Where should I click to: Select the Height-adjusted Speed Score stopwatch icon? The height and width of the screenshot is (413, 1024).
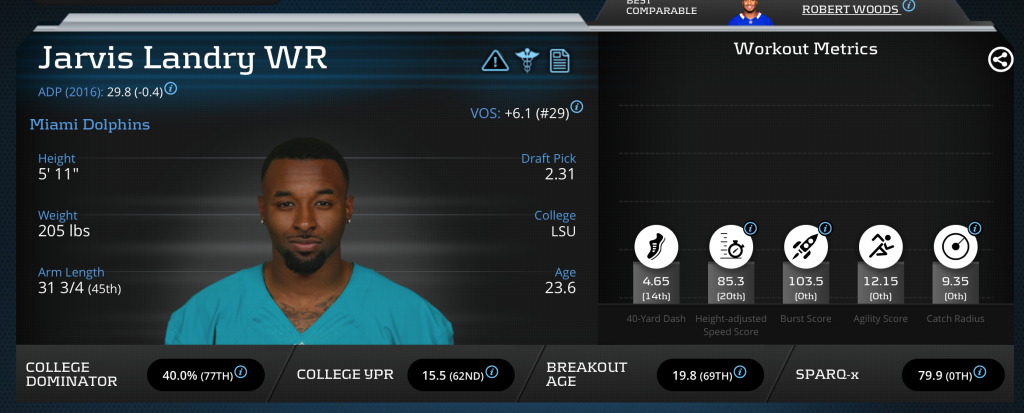tap(731, 245)
